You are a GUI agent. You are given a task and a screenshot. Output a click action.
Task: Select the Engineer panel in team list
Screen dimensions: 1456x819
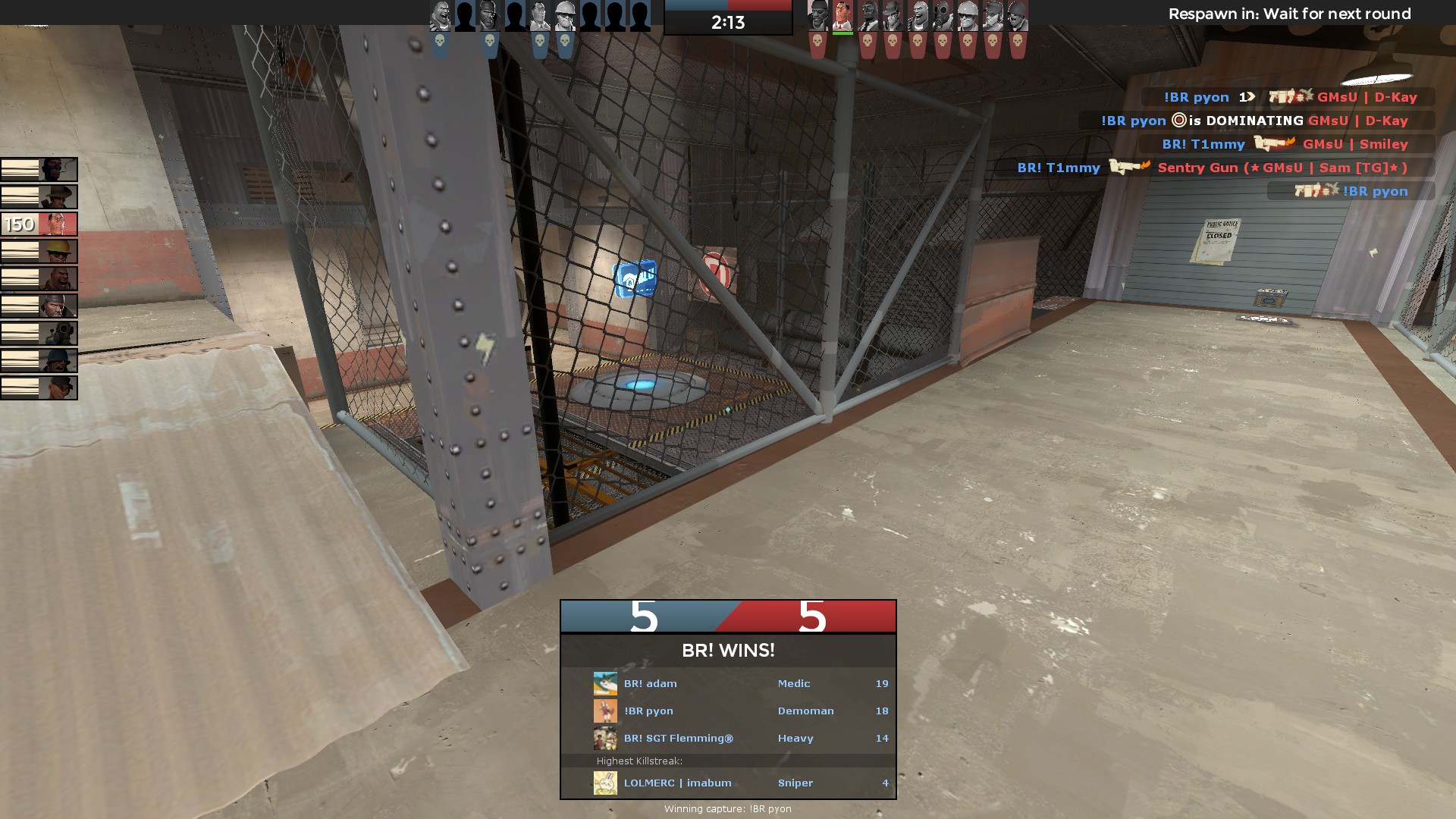point(39,251)
